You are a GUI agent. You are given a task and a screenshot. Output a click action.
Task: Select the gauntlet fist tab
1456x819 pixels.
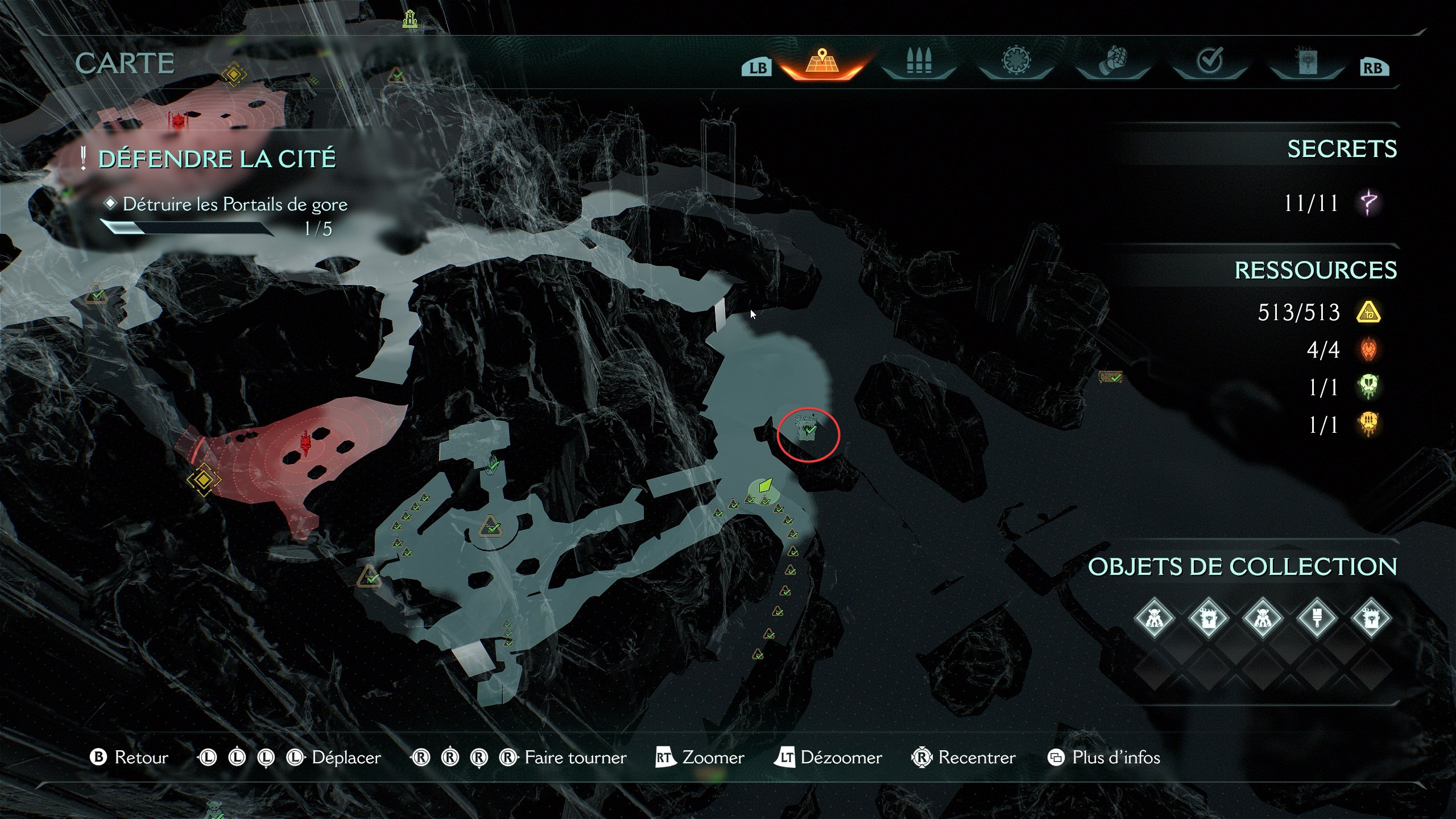tap(1113, 63)
